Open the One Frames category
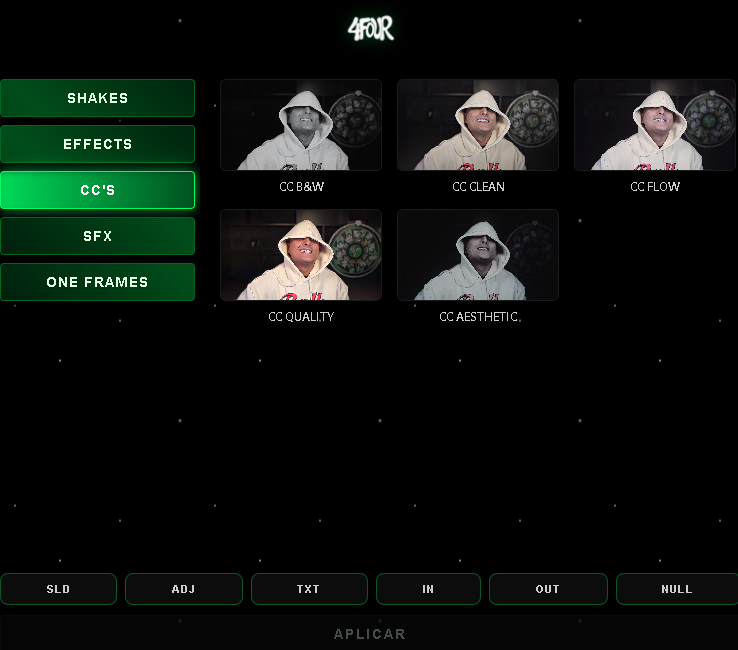The width and height of the screenshot is (738, 650). 97,282
